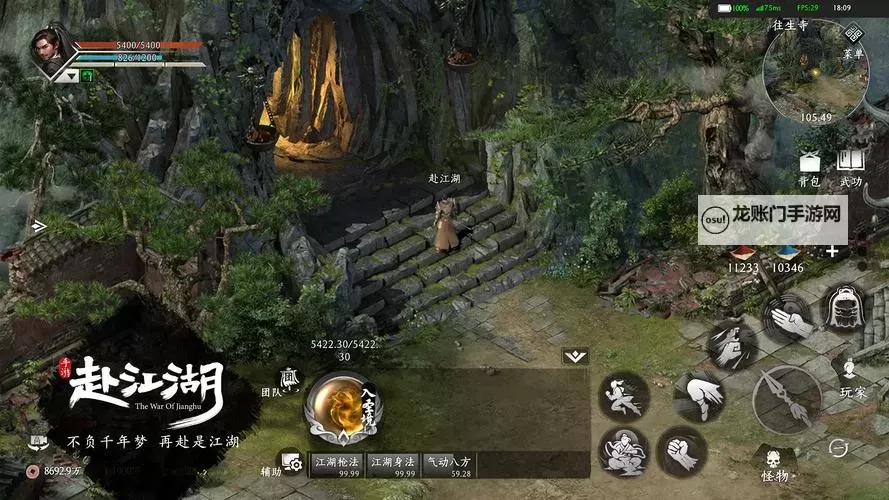The image size is (889, 500).
Task: Open the 武功 martial arts book
Action: point(851,164)
